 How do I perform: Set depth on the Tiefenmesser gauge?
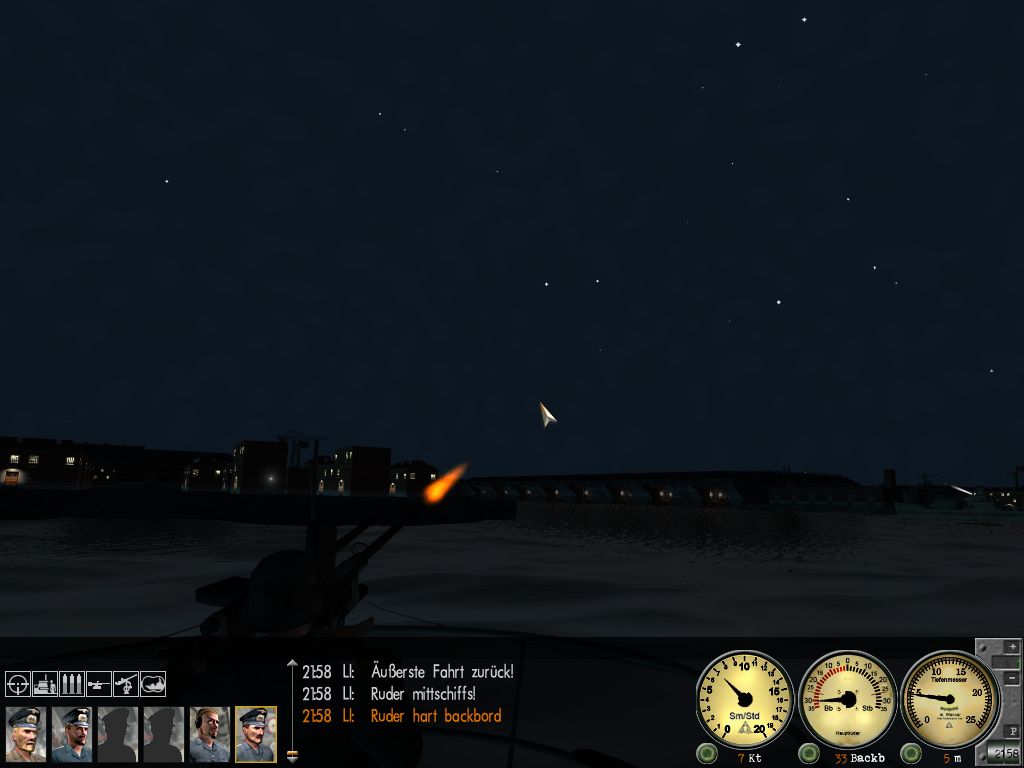949,699
